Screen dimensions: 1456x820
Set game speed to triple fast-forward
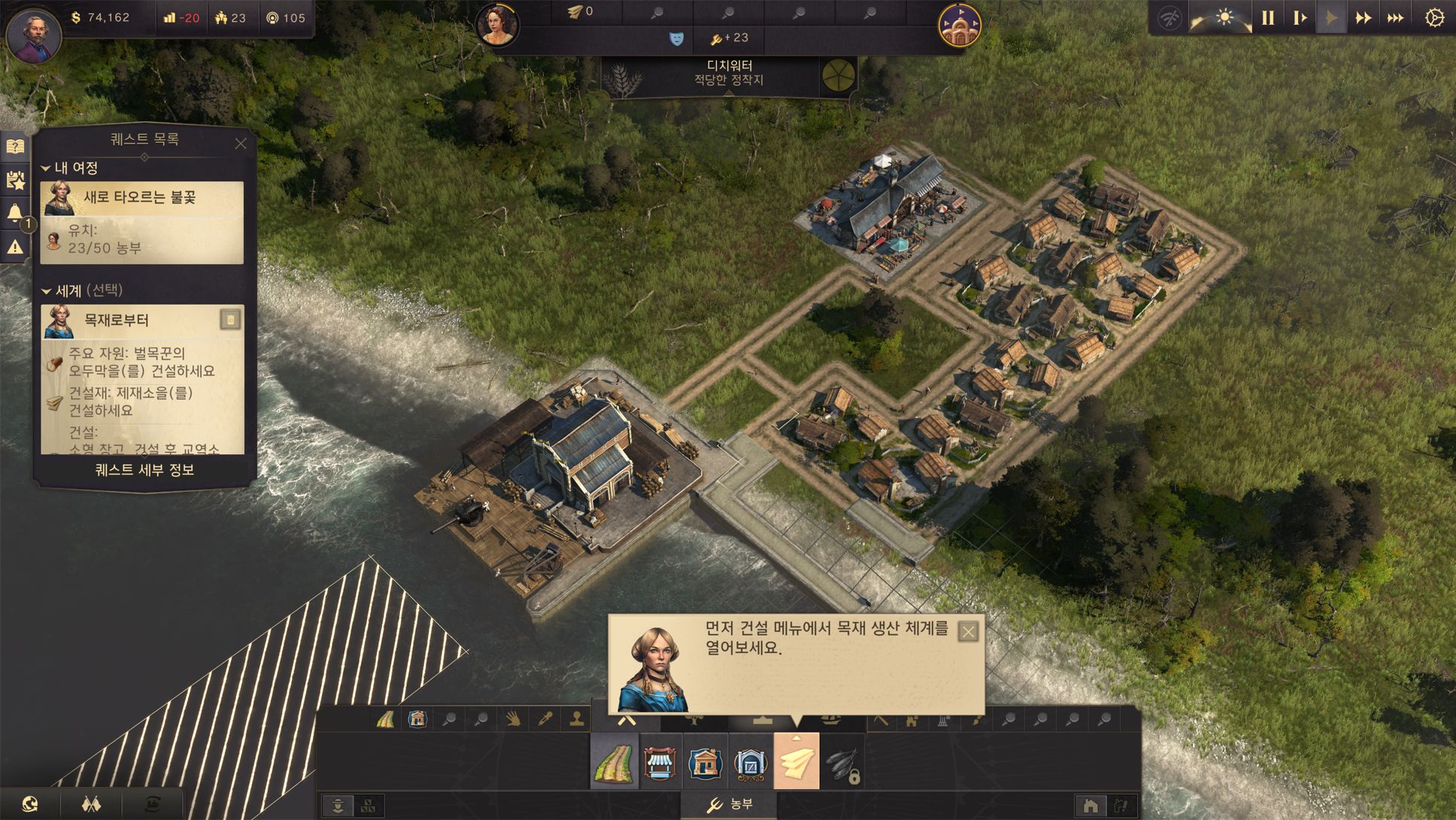point(1396,17)
